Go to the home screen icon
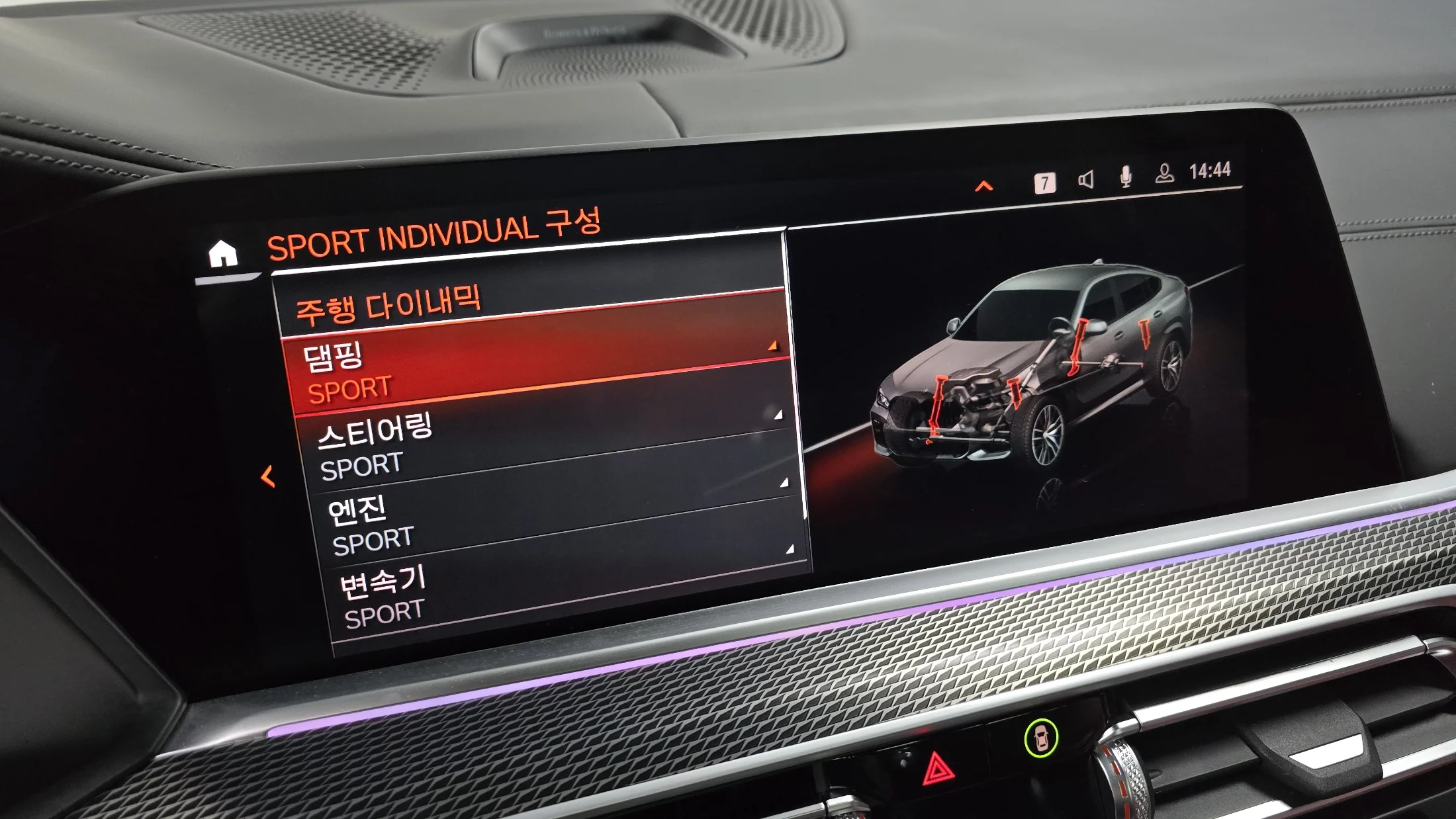Viewport: 1456px width, 819px height. tap(223, 253)
